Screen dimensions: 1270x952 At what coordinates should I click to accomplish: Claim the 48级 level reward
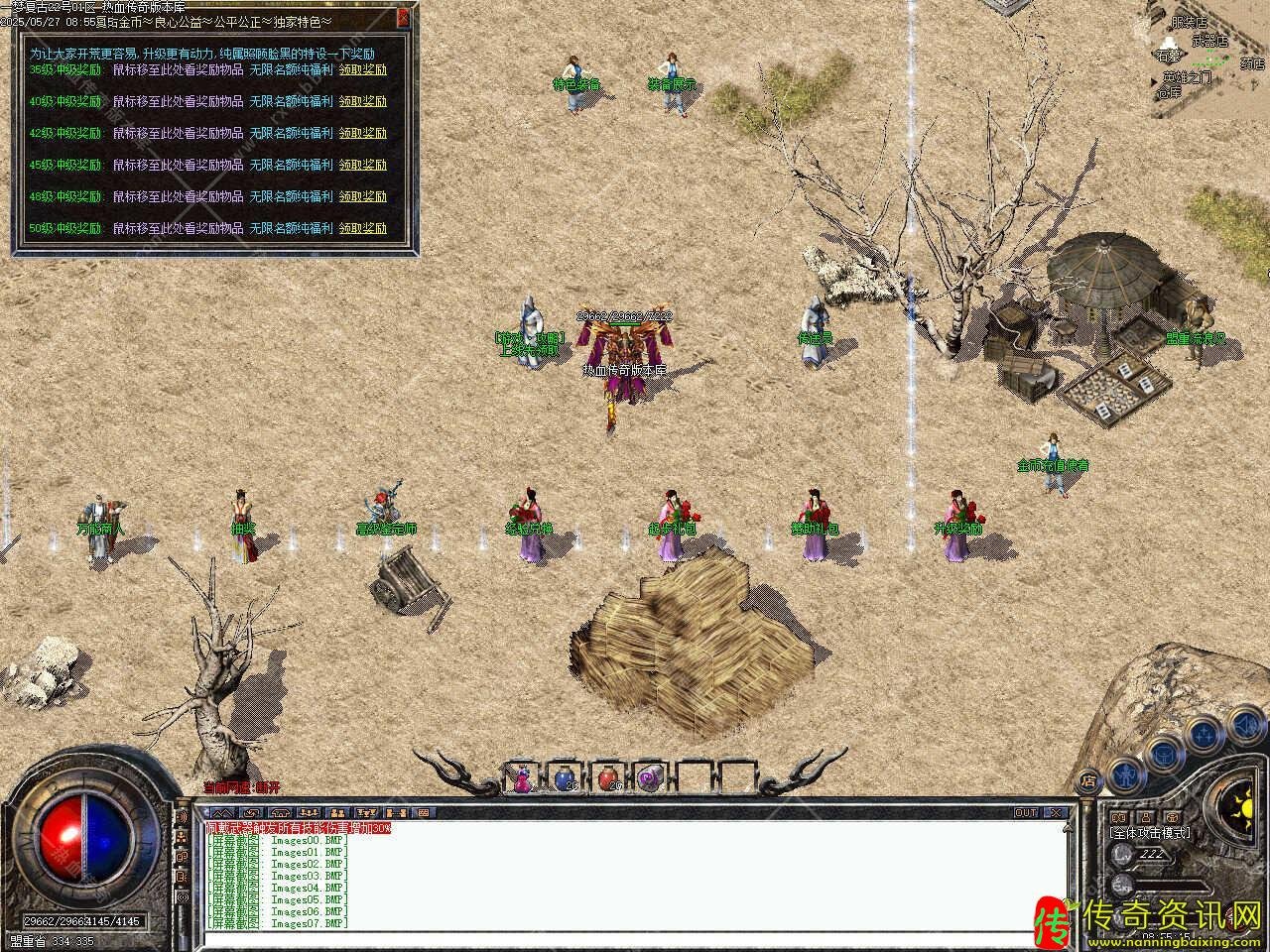(362, 196)
